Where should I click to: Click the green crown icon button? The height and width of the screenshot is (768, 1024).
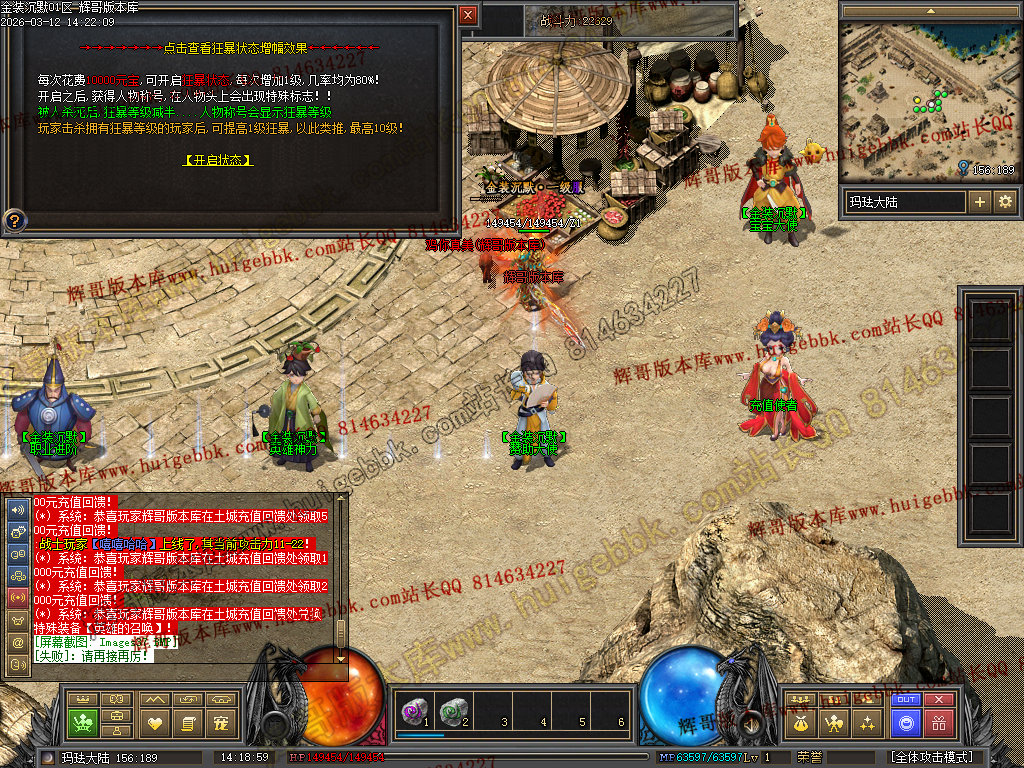(x=82, y=722)
